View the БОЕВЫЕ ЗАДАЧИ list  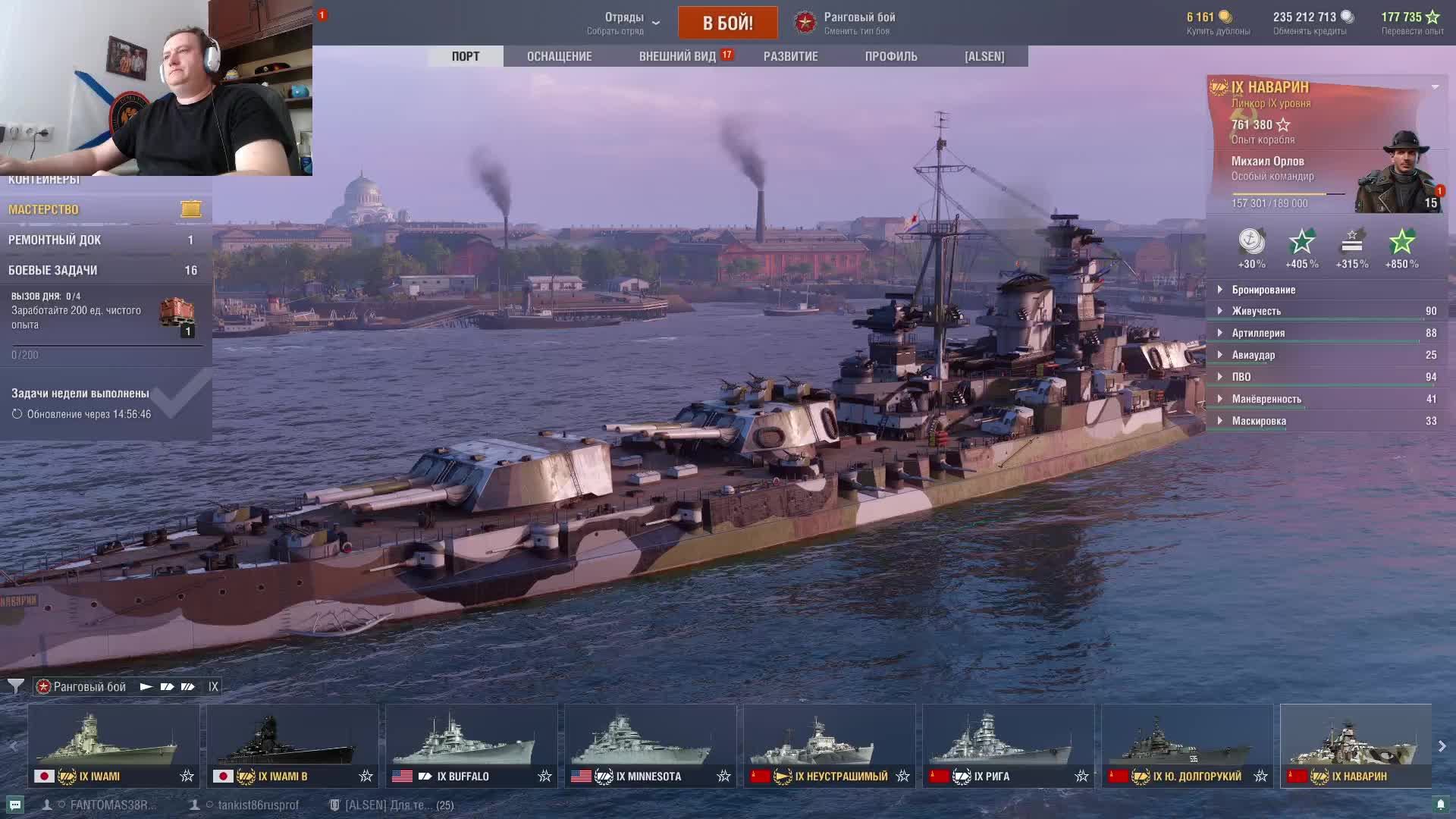coord(105,270)
